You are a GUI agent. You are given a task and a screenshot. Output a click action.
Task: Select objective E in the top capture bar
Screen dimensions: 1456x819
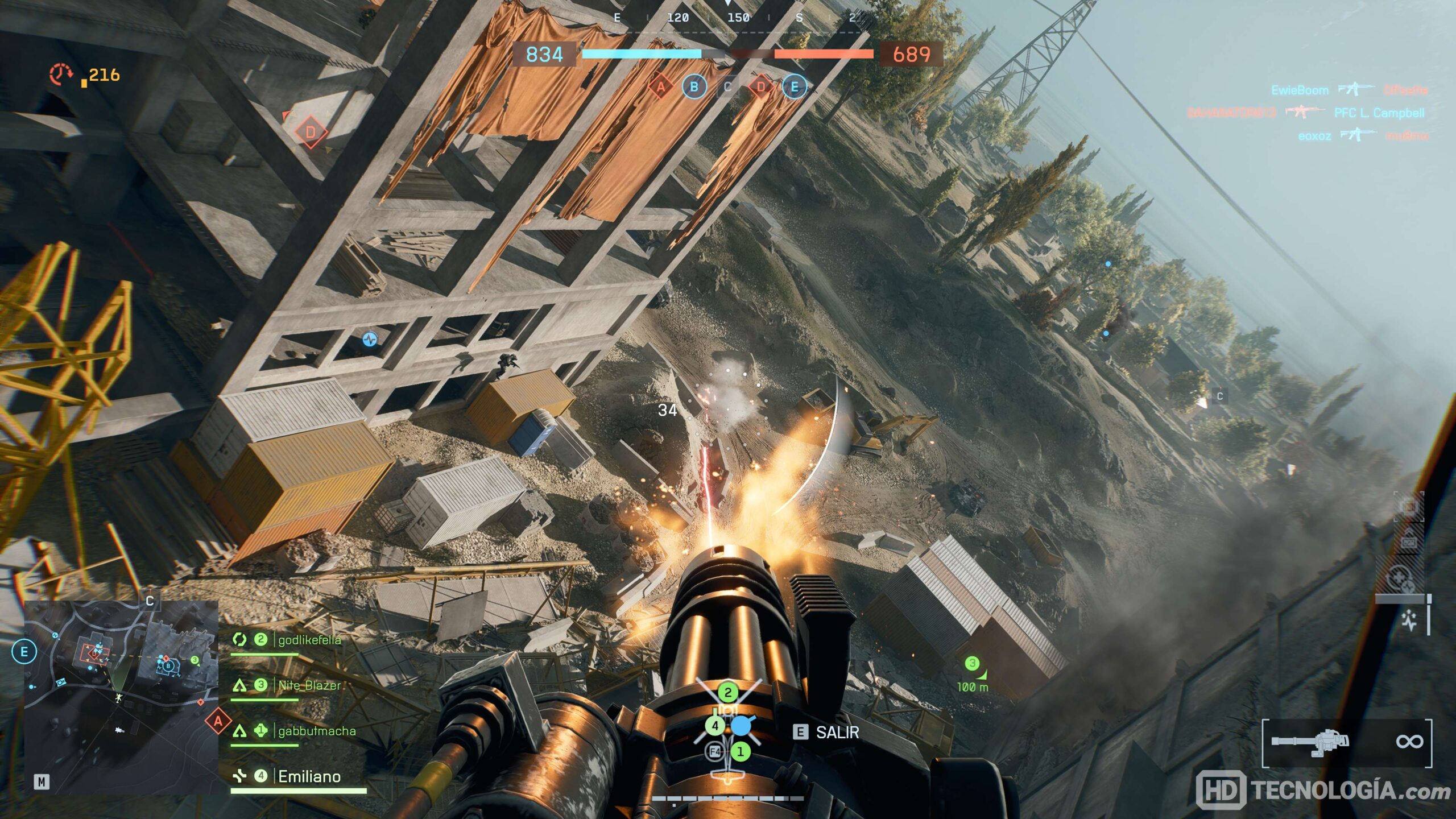[795, 87]
